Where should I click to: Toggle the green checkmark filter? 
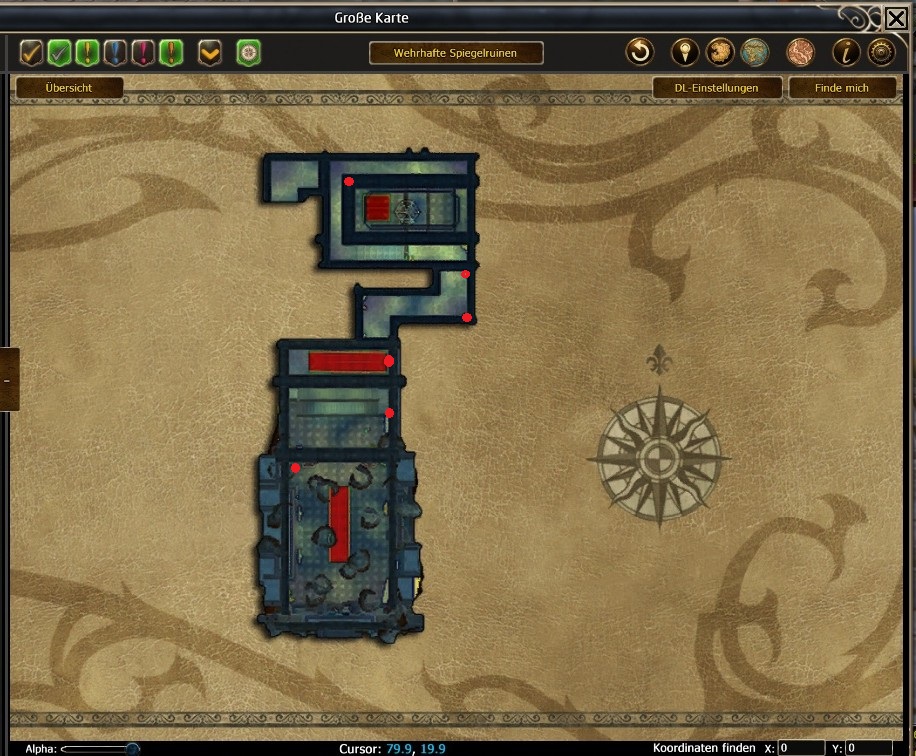pyautogui.click(x=60, y=52)
